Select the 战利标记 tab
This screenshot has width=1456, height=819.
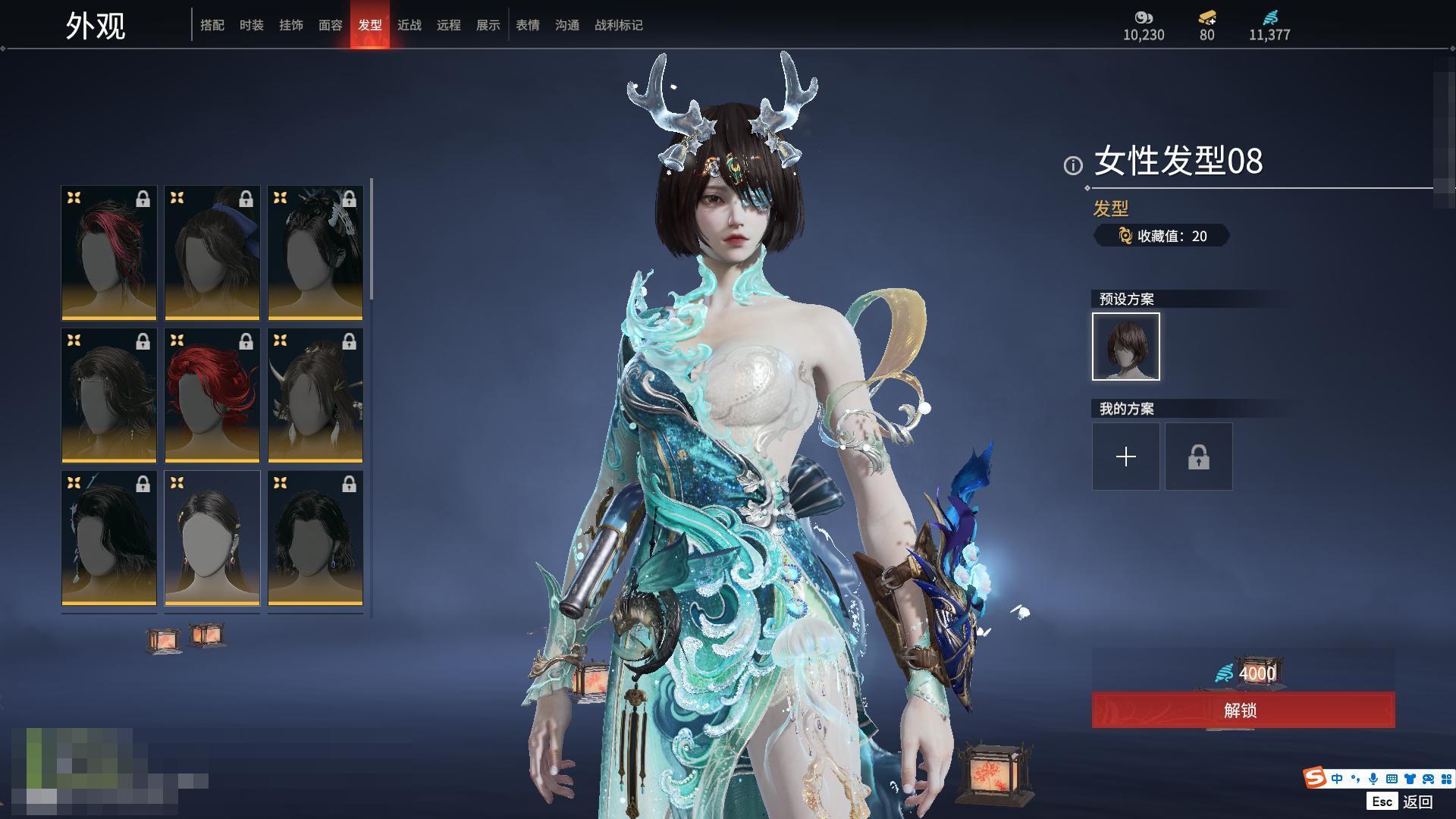point(619,25)
